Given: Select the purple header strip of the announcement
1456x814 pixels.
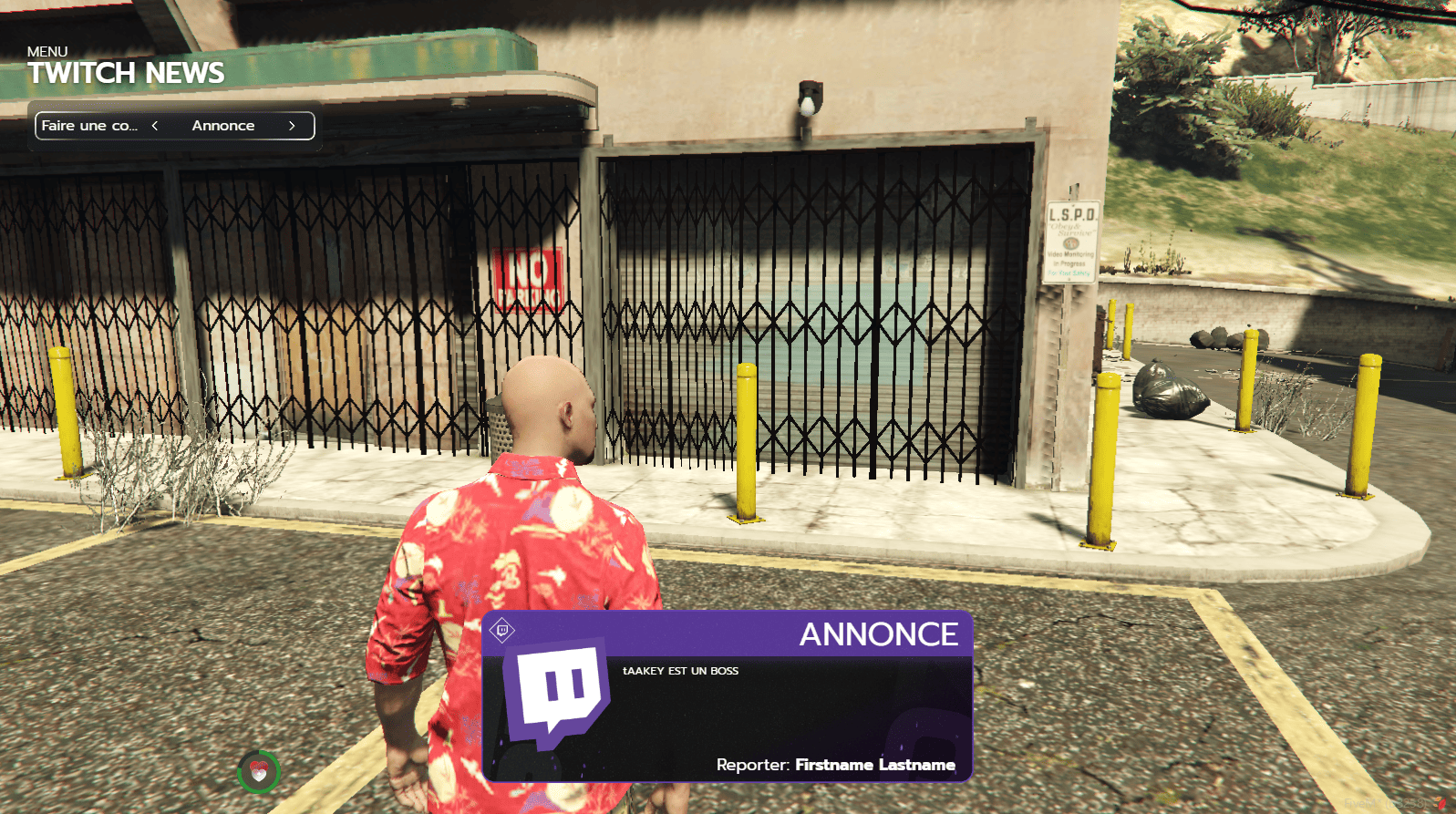Looking at the screenshot, I should coord(729,633).
